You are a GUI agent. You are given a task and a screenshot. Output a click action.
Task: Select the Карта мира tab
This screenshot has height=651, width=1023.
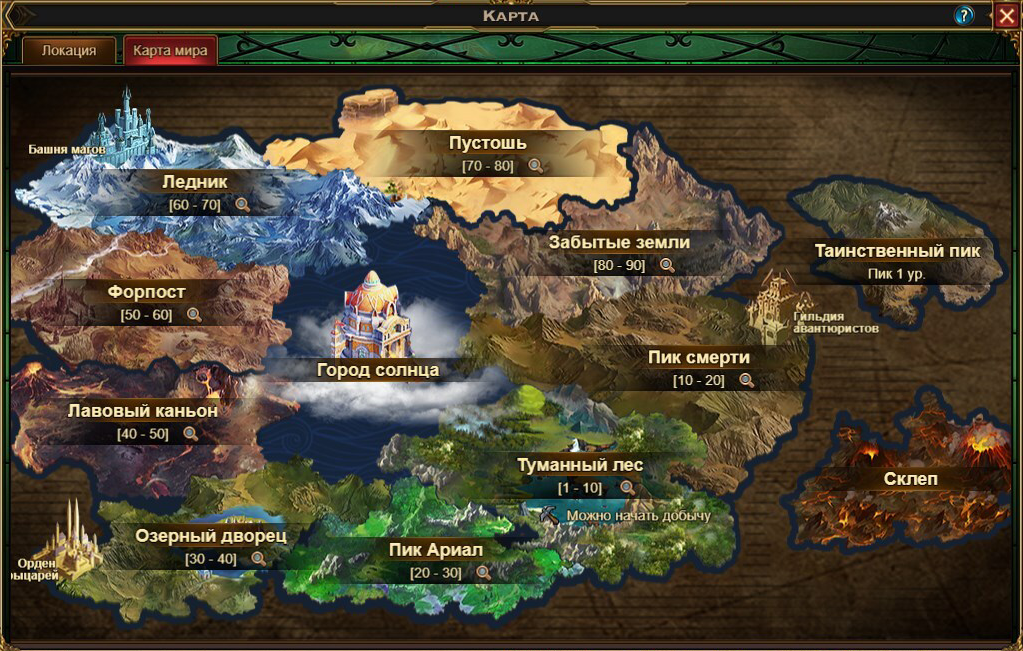pyautogui.click(x=170, y=51)
